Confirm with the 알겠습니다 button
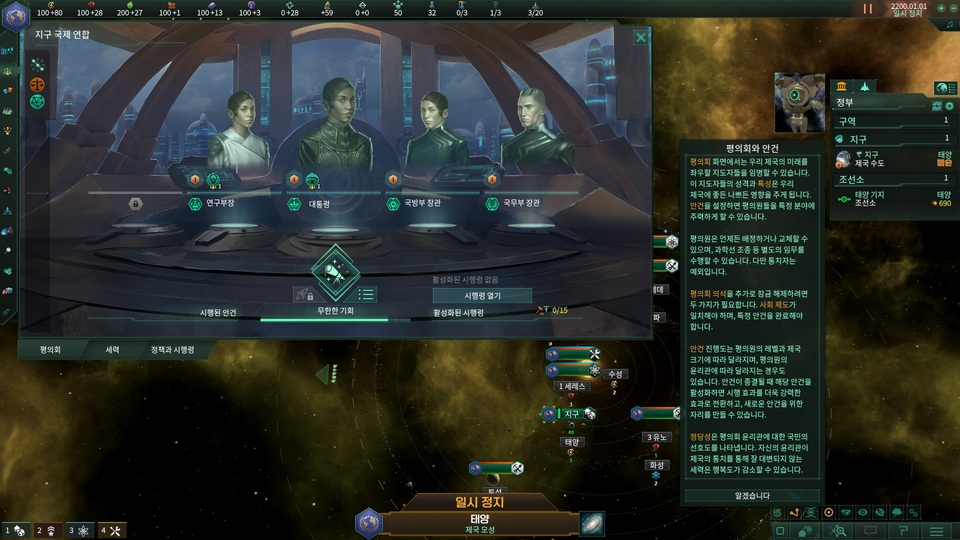 752,495
